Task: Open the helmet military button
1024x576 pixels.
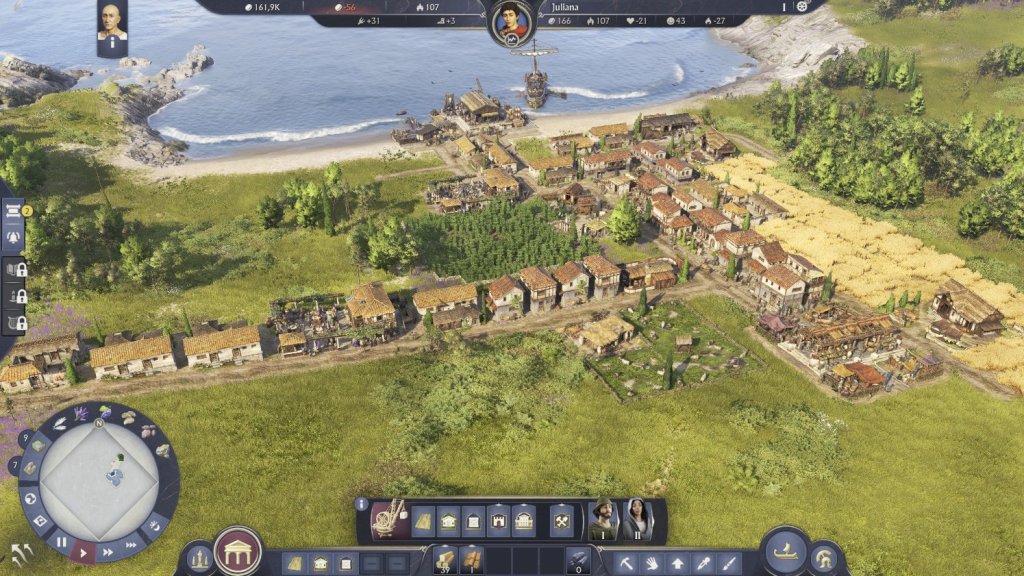Action: coord(826,558)
